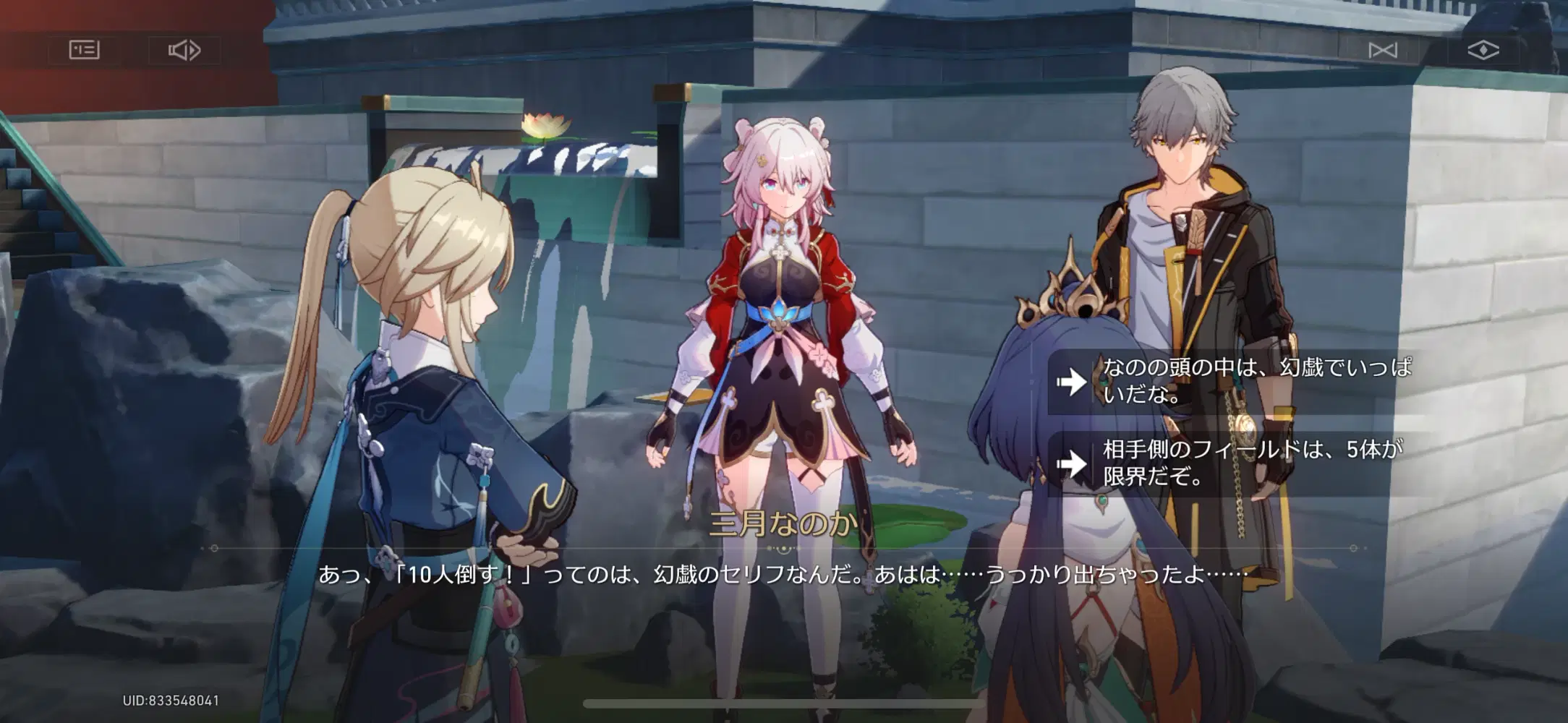Select the top-left conversation log button
This screenshot has height=723, width=1568.
click(85, 51)
